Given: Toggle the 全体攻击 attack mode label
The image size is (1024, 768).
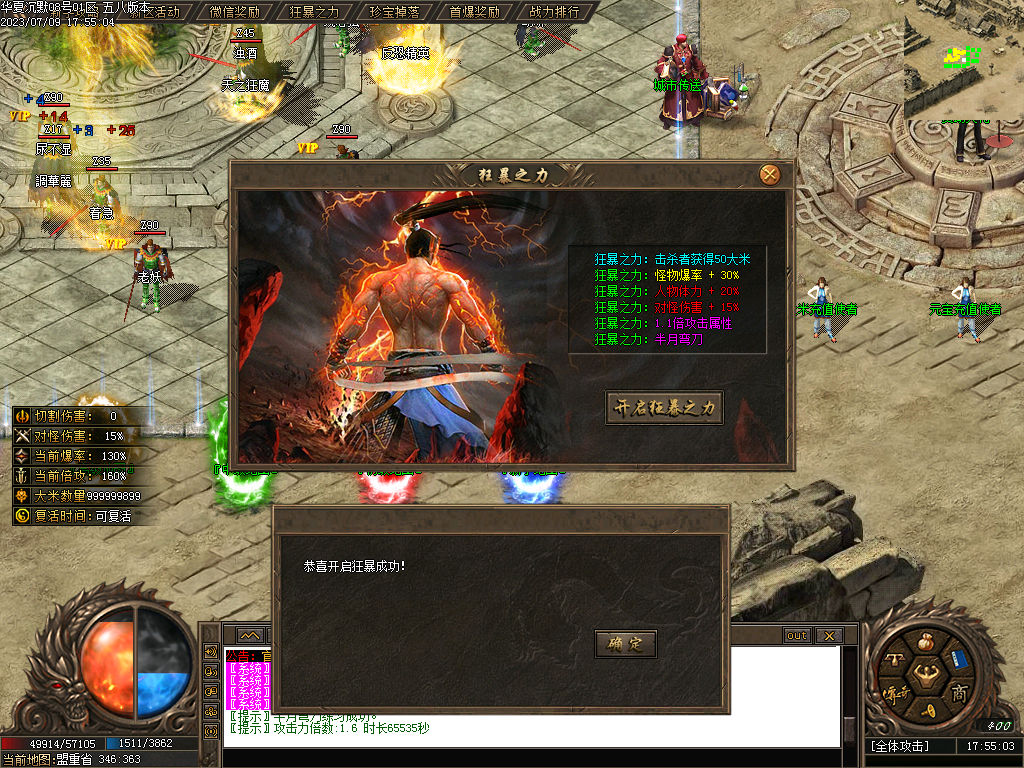Looking at the screenshot, I should (x=900, y=746).
